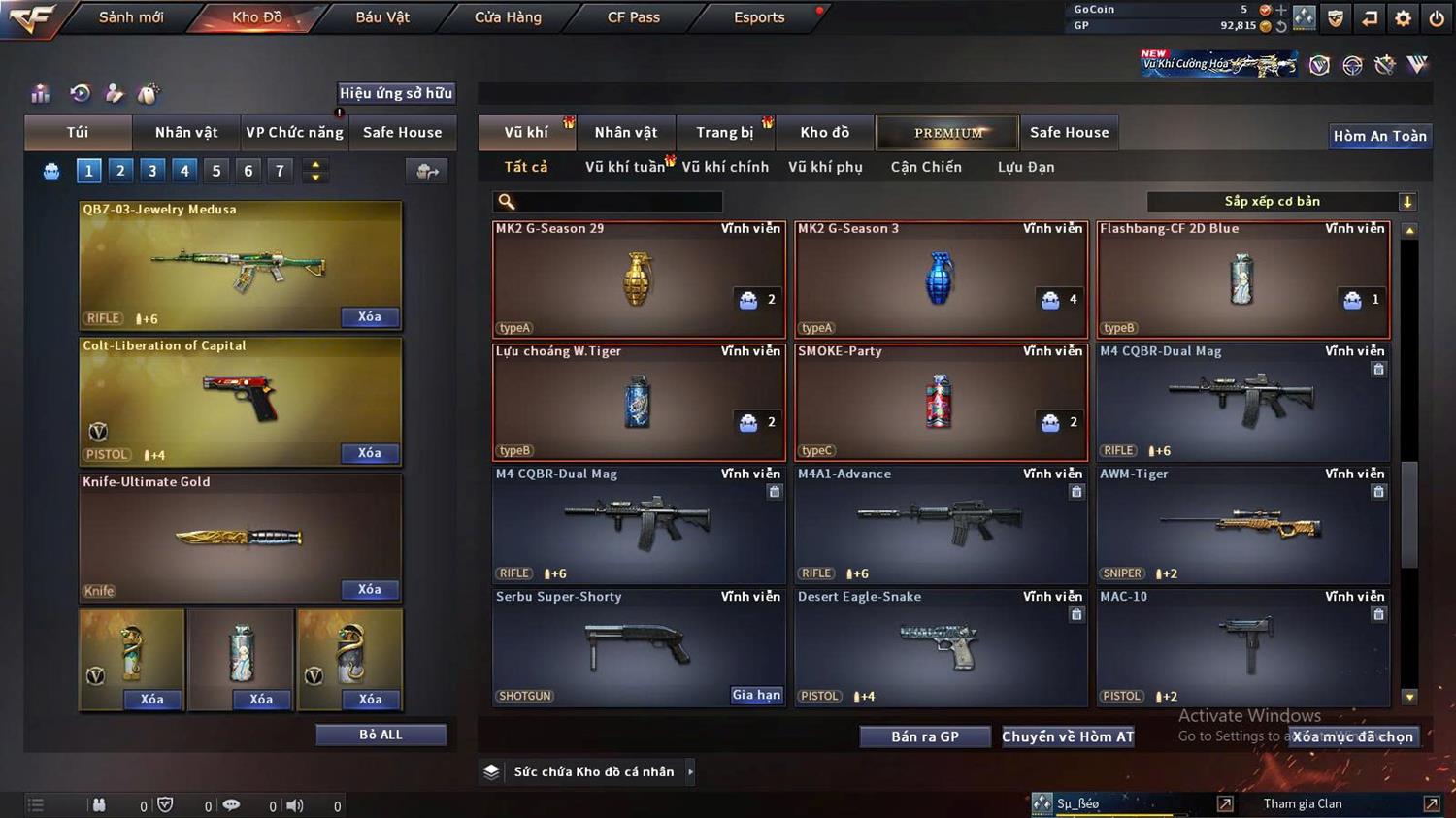This screenshot has width=1456, height=818.
Task: Remove the QBZ-03-Jewelry Medusa with Xóa
Action: point(369,317)
